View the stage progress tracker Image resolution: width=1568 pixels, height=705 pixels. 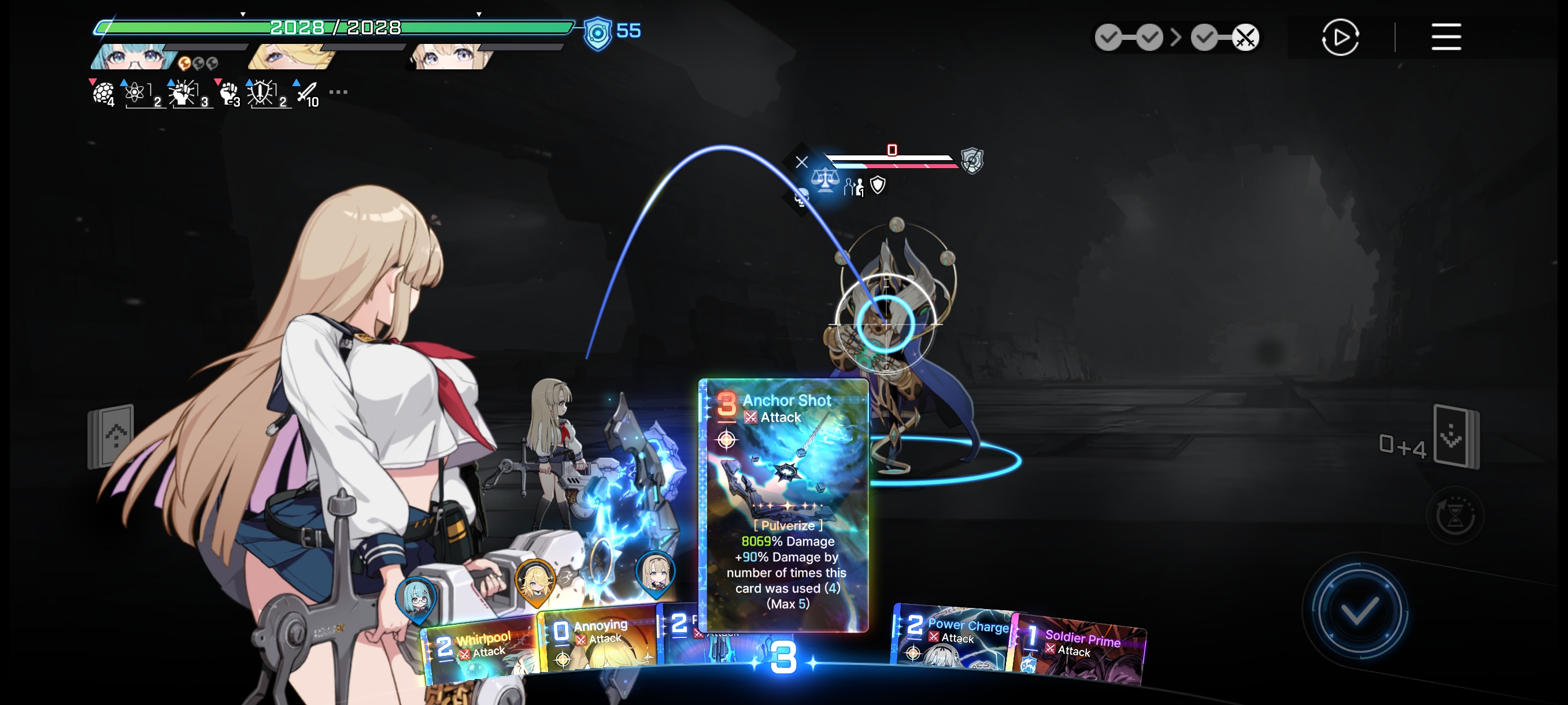(x=1176, y=38)
